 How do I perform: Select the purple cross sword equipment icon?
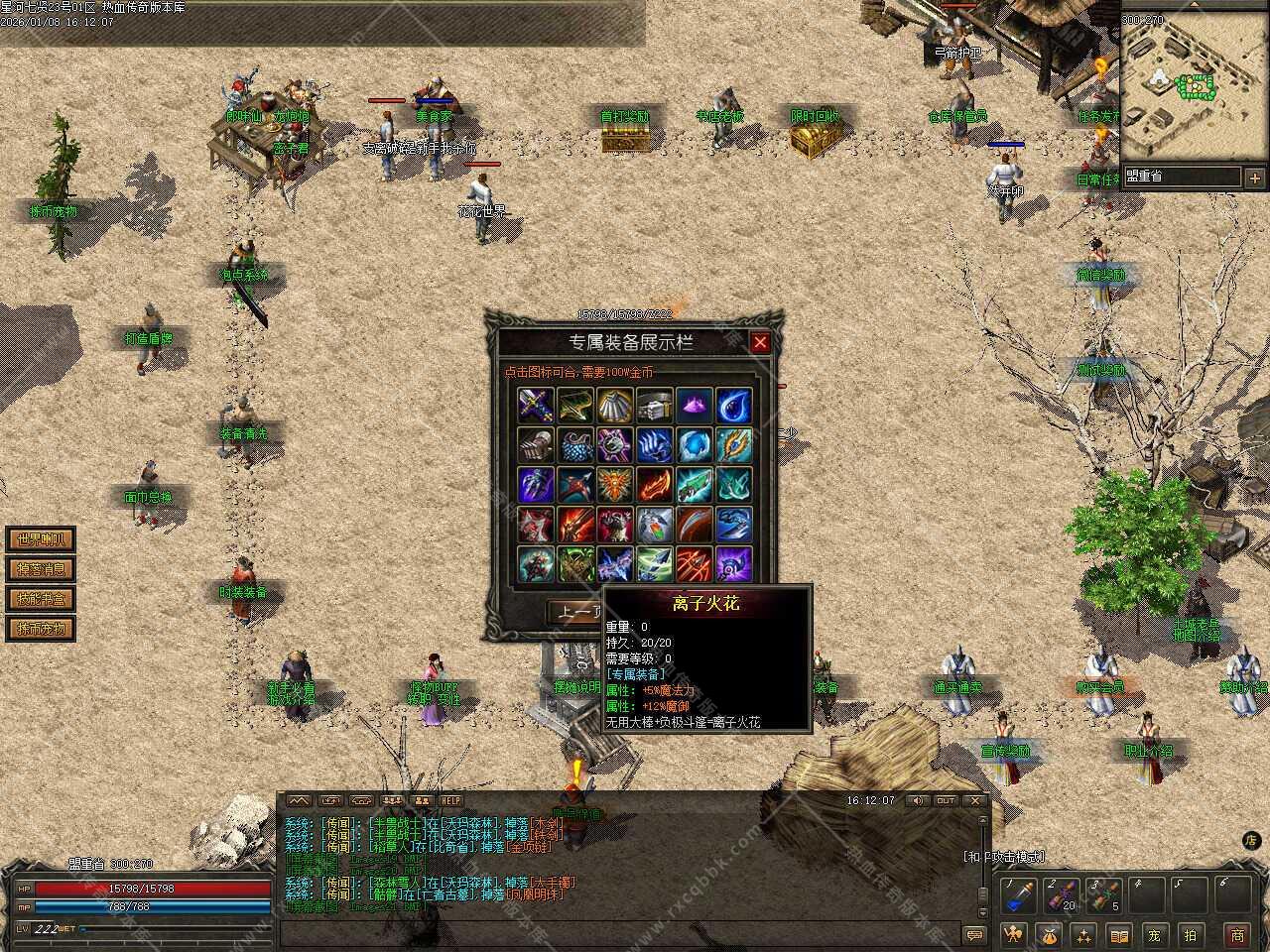(535, 405)
